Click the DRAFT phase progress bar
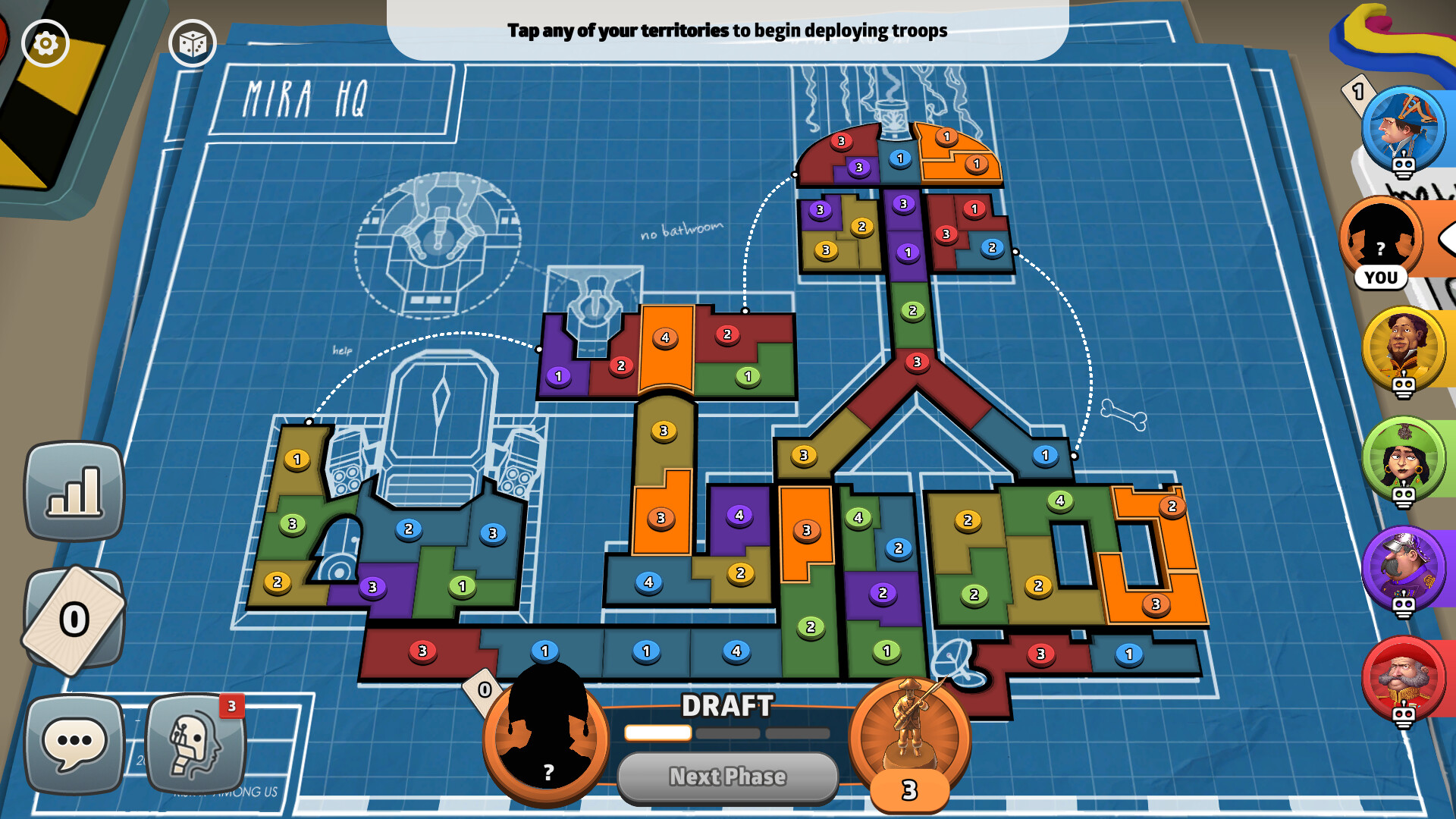Image resolution: width=1456 pixels, height=819 pixels. click(x=726, y=733)
